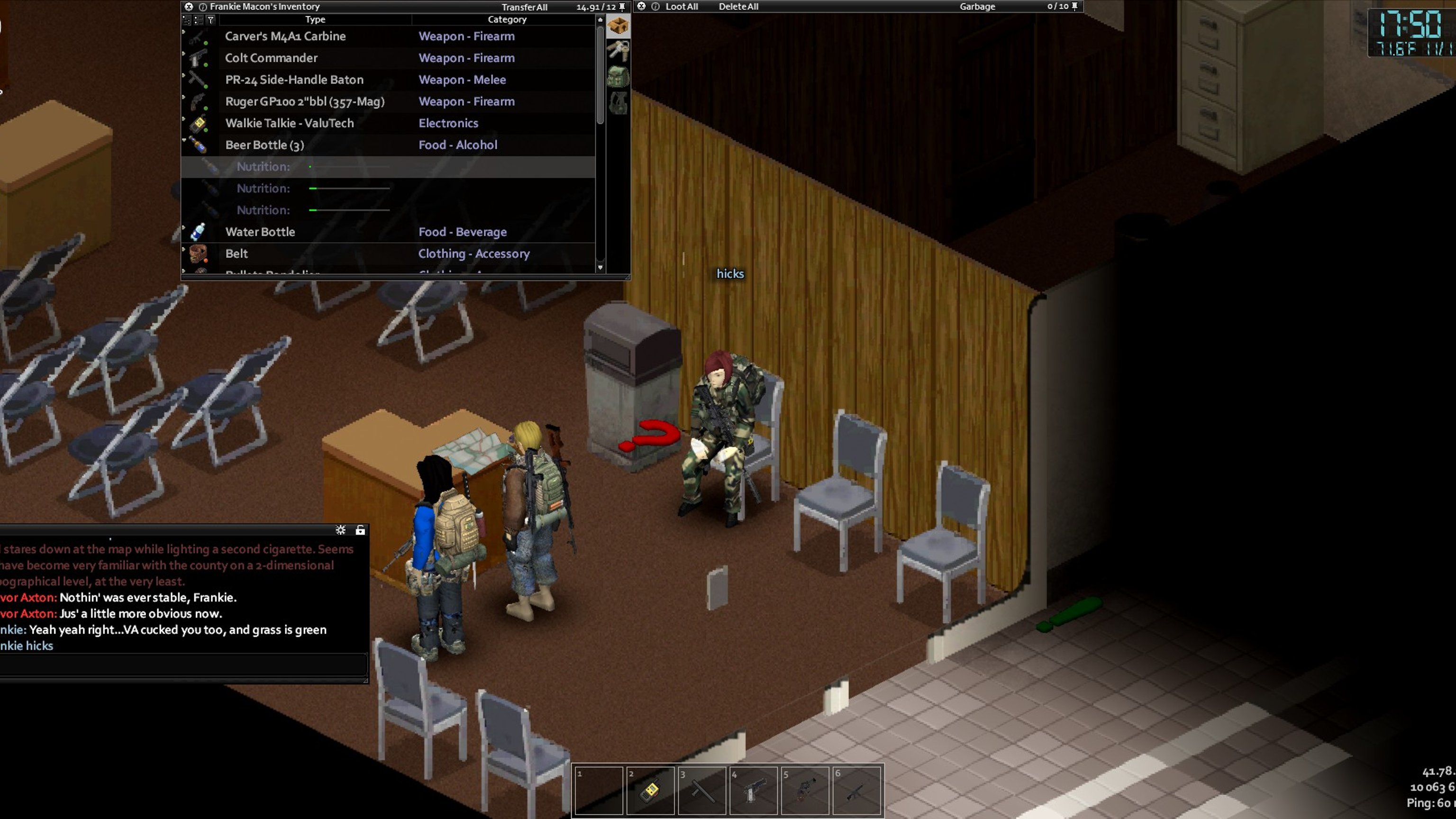Open chat settings gear icon

(x=340, y=530)
